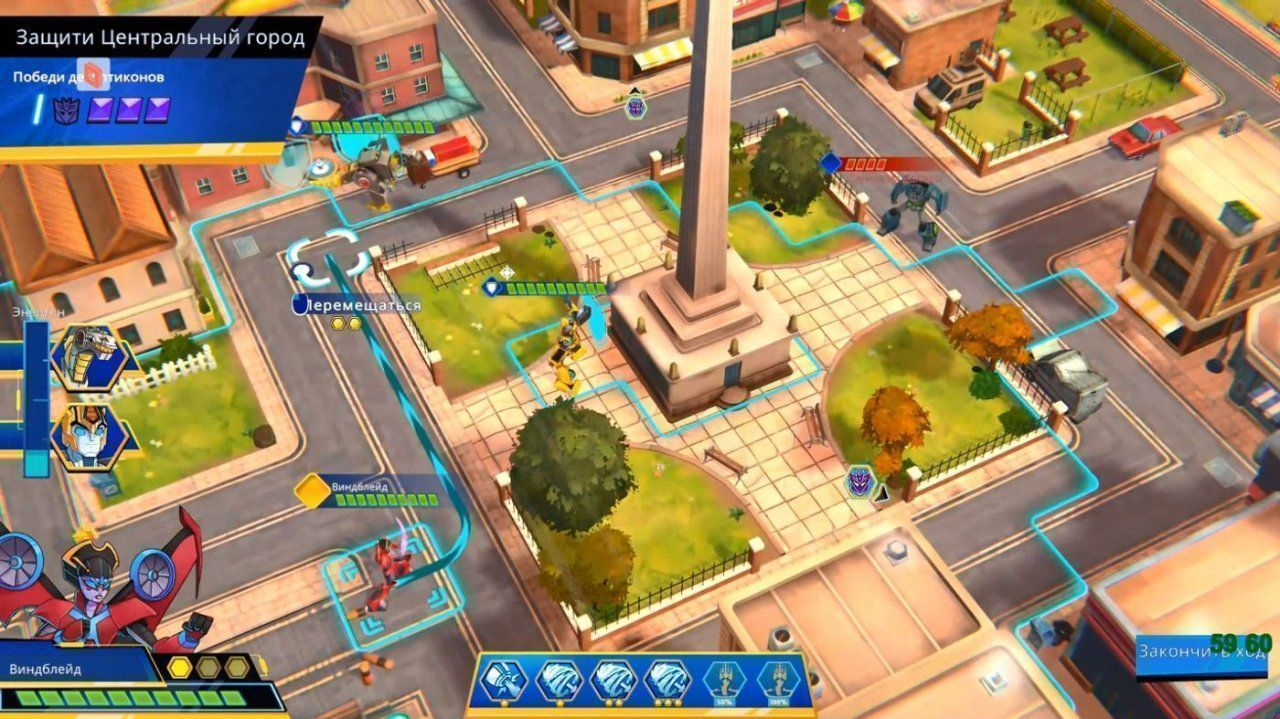Screen dimensions: 1280x719
Task: Click the Закончить ход end-turn button
Action: coord(1202,653)
